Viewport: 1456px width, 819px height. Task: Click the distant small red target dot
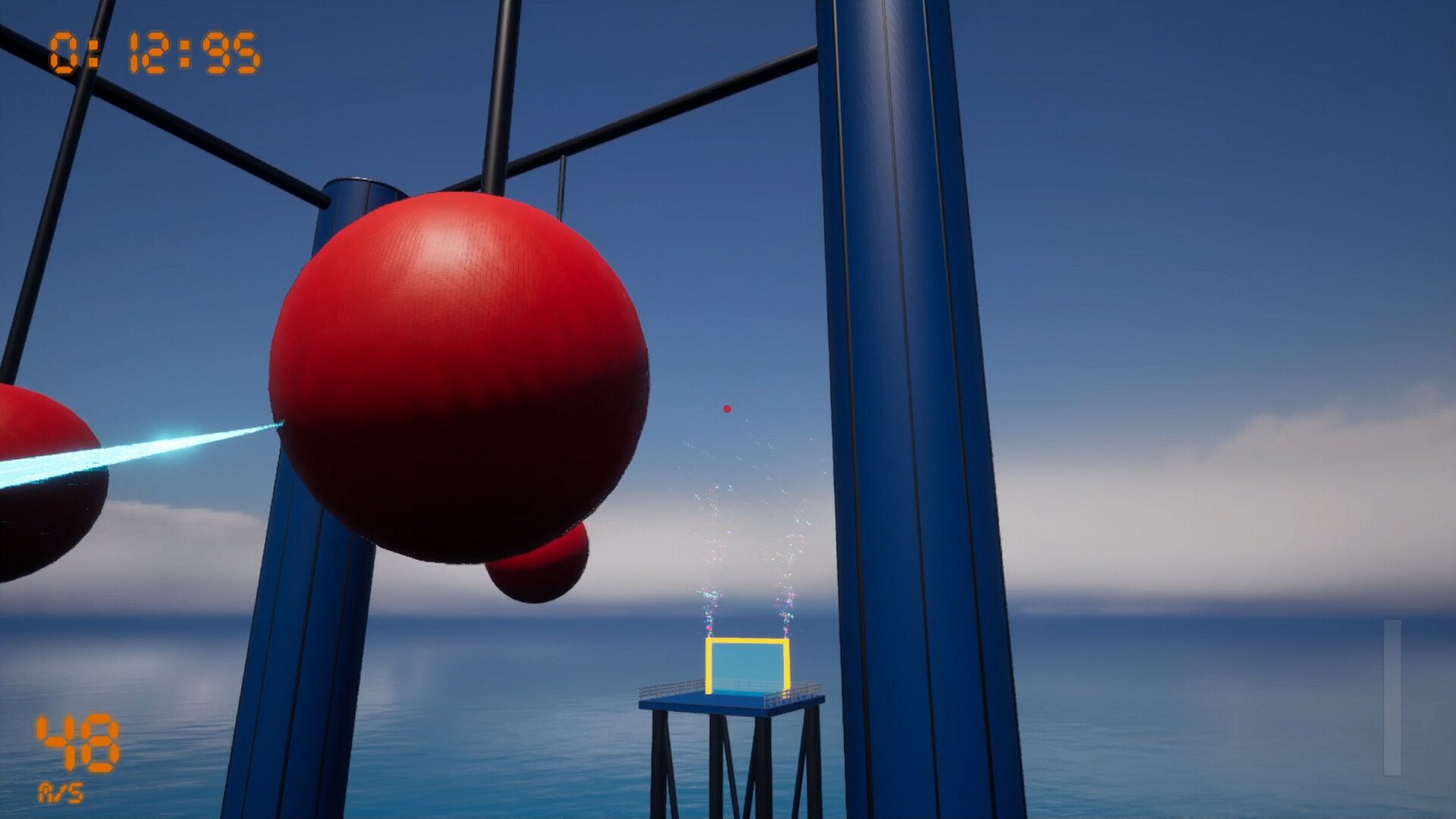tap(726, 408)
